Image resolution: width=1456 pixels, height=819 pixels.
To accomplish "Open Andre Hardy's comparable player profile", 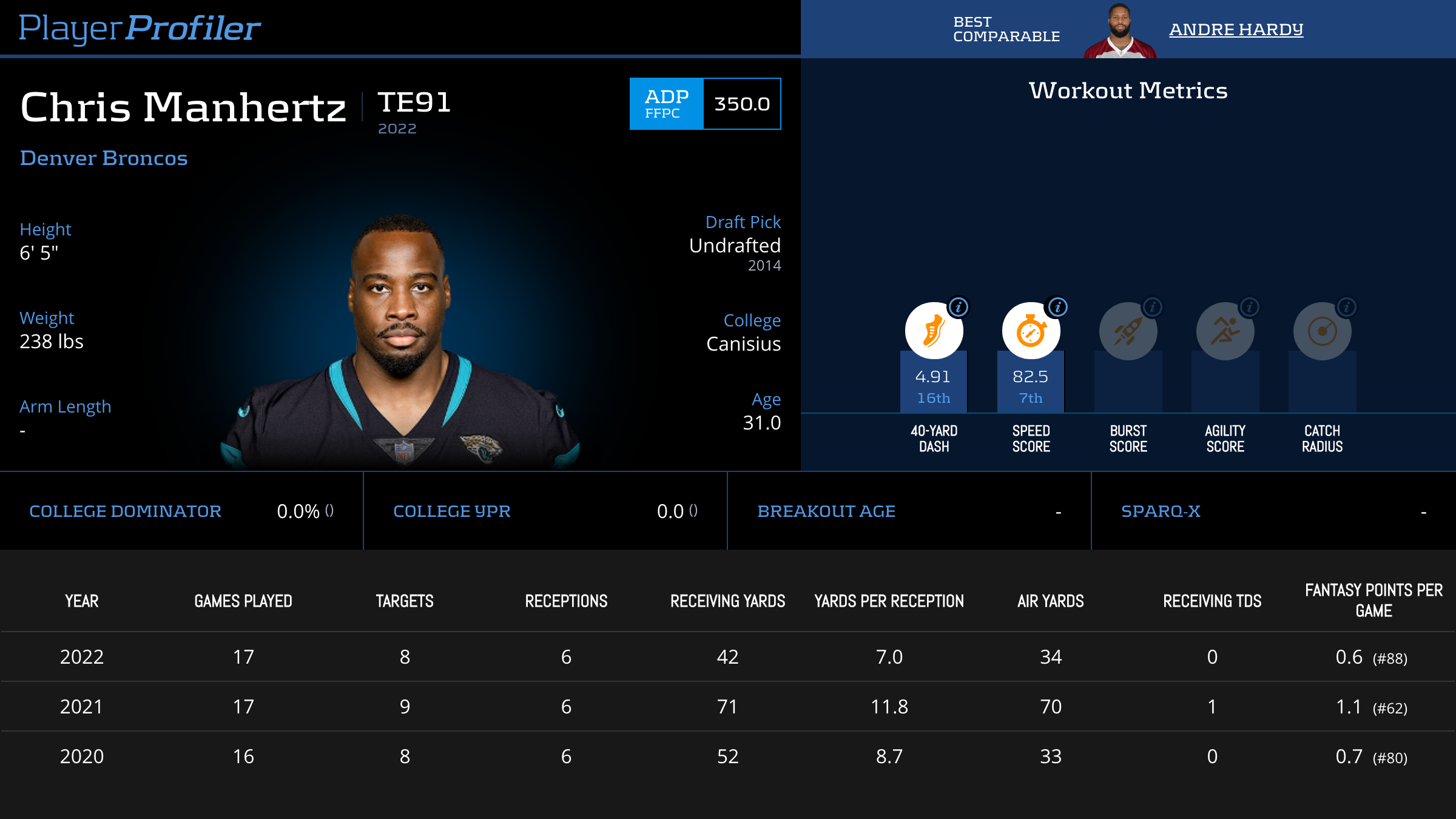I will (x=1236, y=29).
